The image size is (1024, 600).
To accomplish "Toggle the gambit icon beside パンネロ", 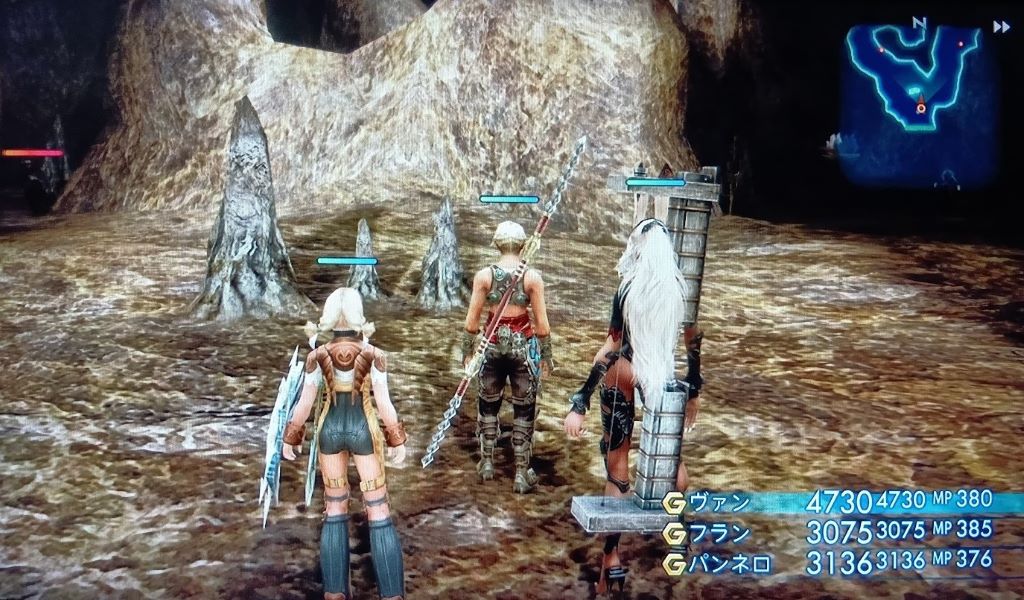I will pos(674,564).
